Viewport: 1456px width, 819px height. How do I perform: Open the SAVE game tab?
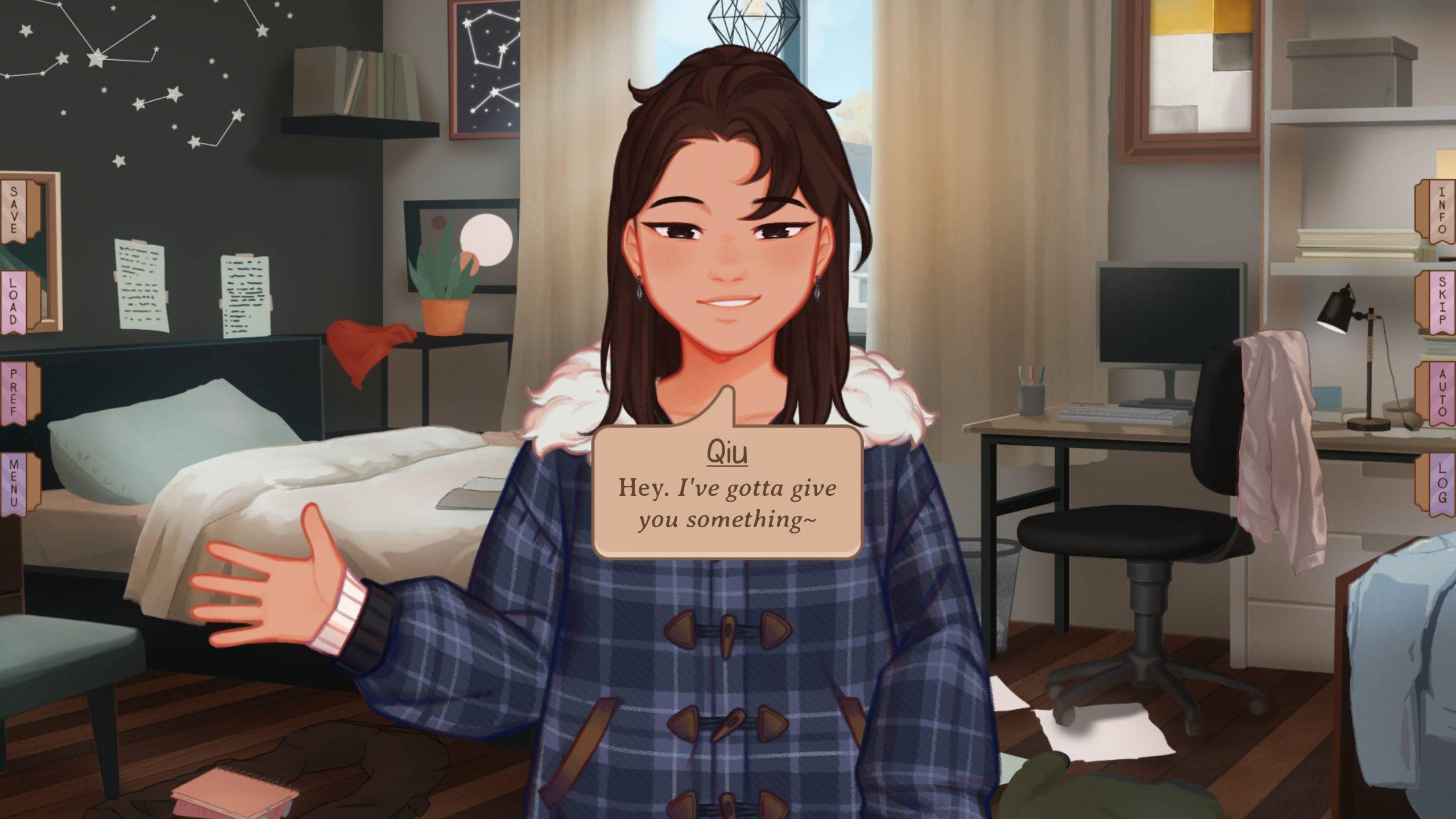tap(16, 209)
